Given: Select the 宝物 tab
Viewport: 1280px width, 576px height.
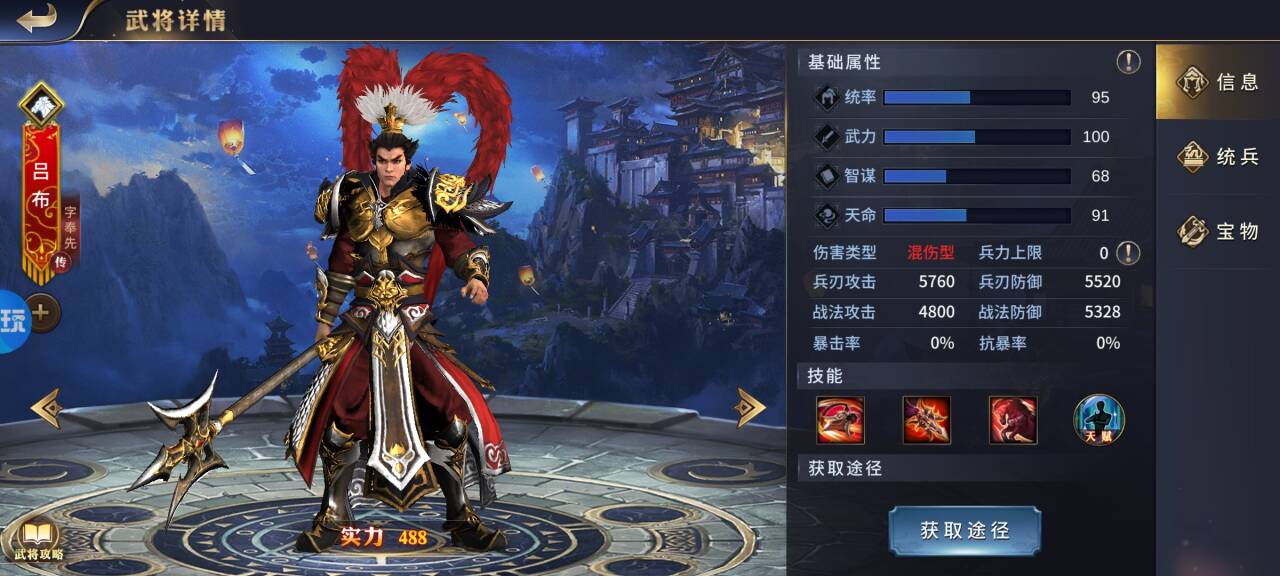Looking at the screenshot, I should coord(1217,232).
